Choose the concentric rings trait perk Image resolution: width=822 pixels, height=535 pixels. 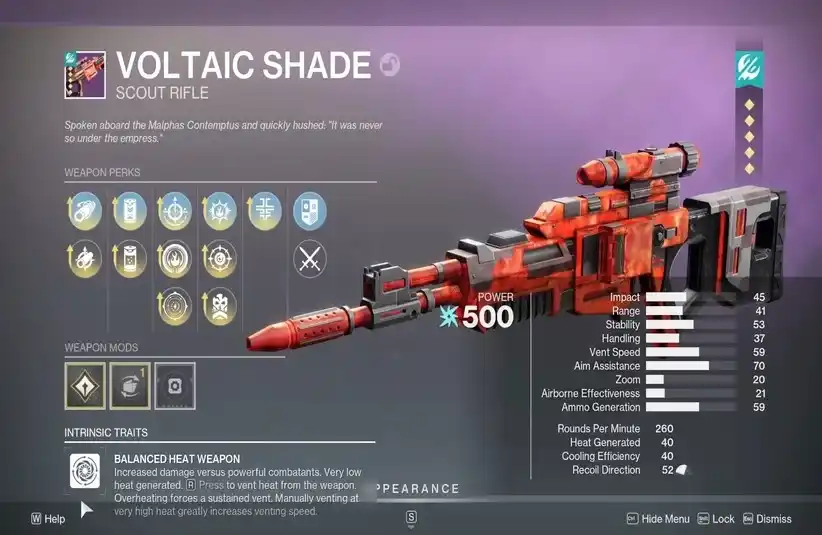[x=176, y=305]
